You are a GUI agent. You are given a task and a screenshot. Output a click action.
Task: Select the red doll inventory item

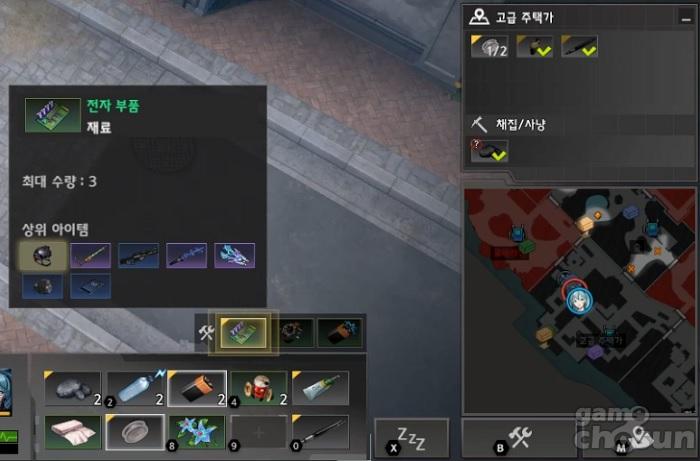(258, 387)
